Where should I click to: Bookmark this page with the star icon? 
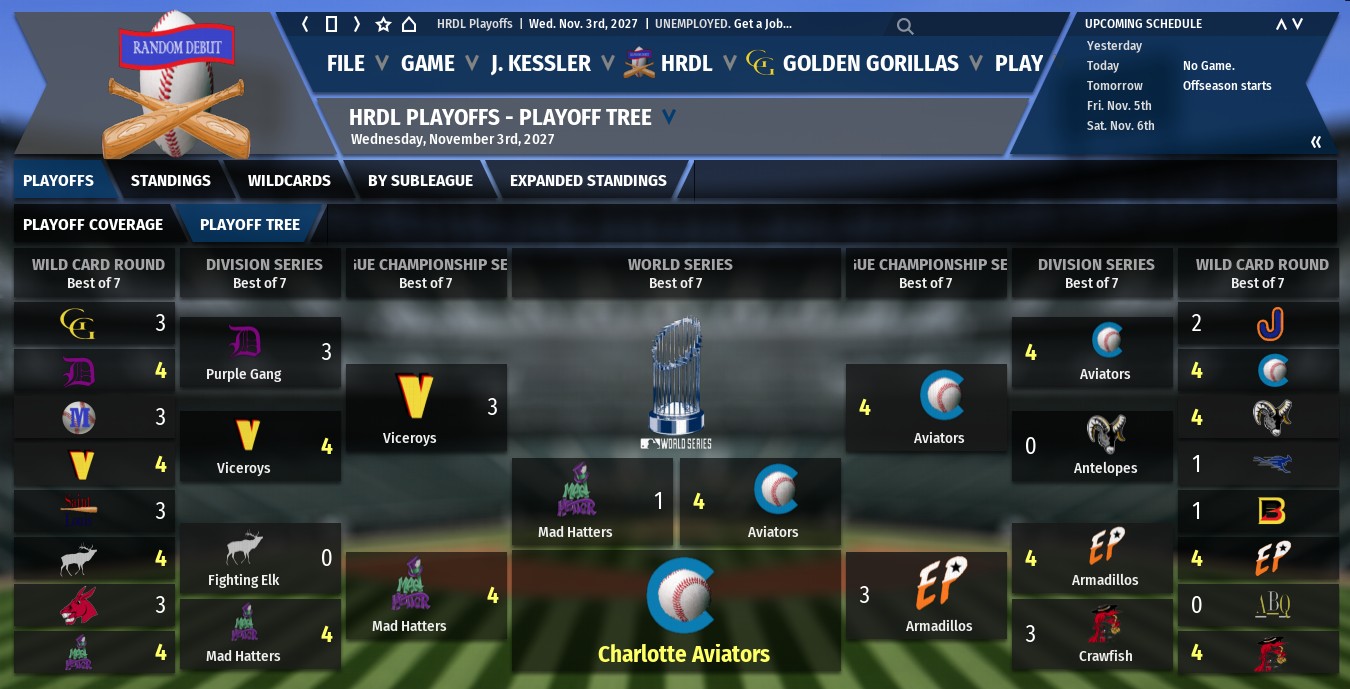[x=383, y=24]
